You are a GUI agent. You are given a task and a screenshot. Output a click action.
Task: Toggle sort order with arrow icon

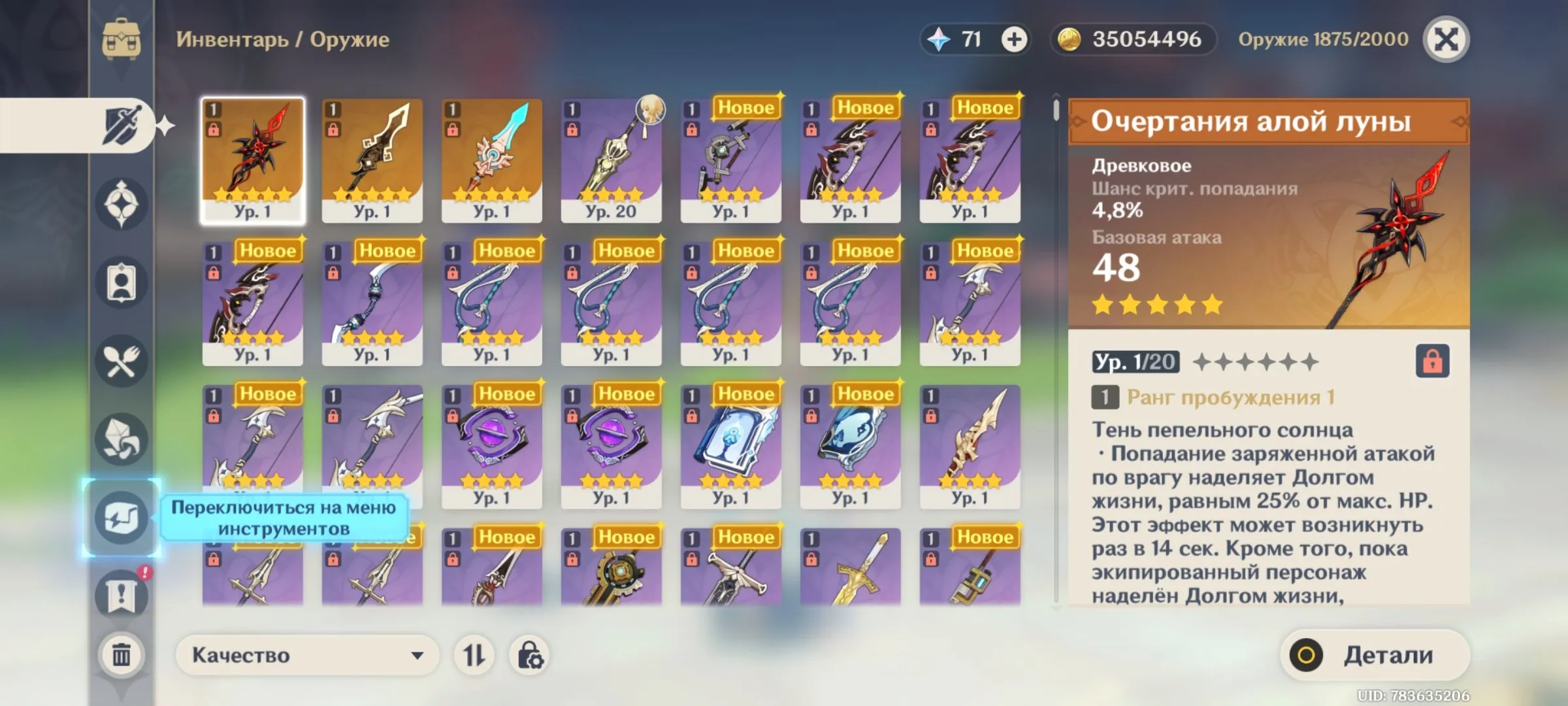[474, 654]
